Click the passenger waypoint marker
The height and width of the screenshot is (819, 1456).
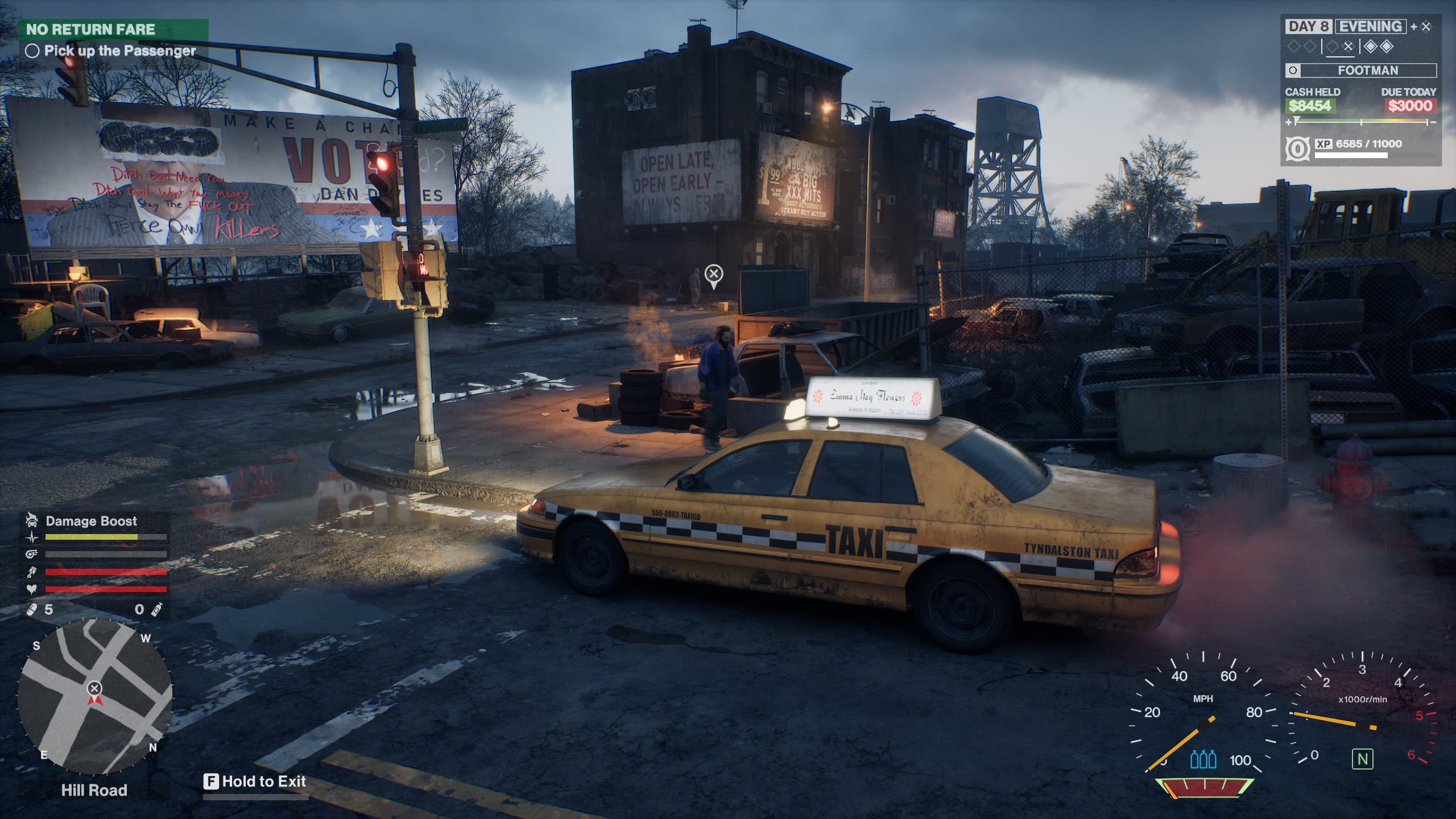713,275
